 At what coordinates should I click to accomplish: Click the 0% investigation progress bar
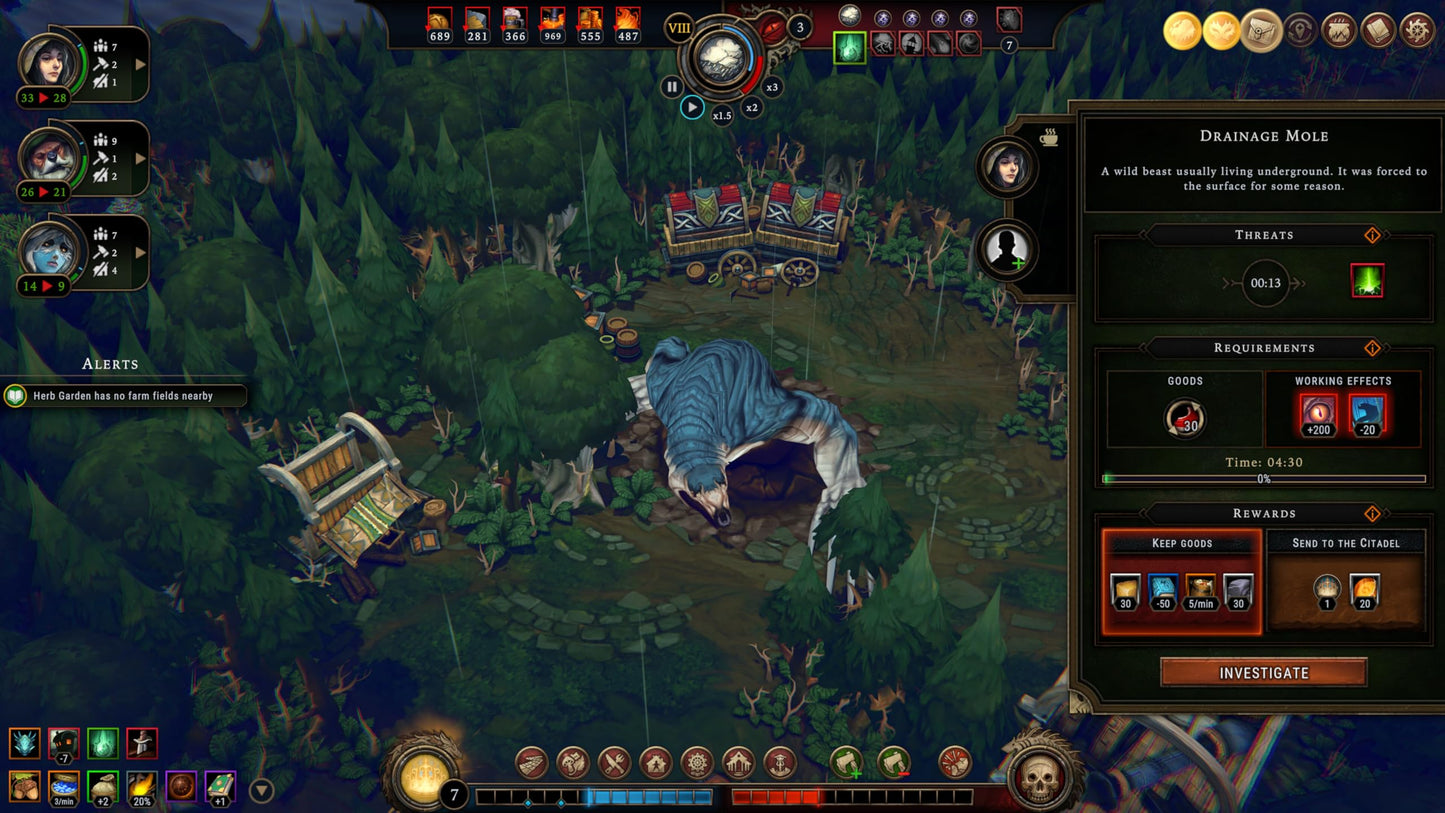coord(1262,480)
